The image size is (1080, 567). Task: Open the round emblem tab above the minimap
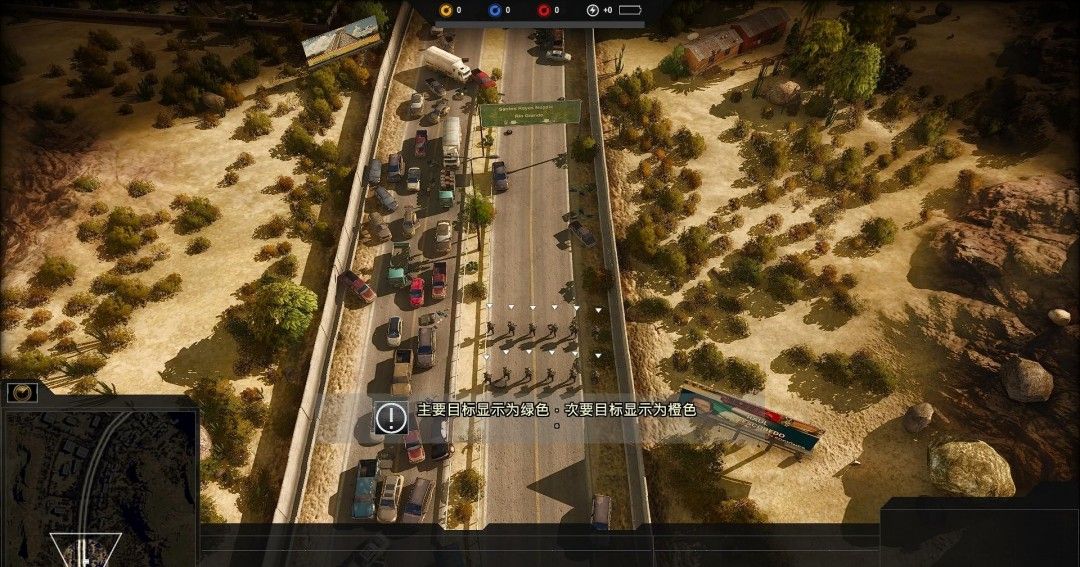pos(22,392)
